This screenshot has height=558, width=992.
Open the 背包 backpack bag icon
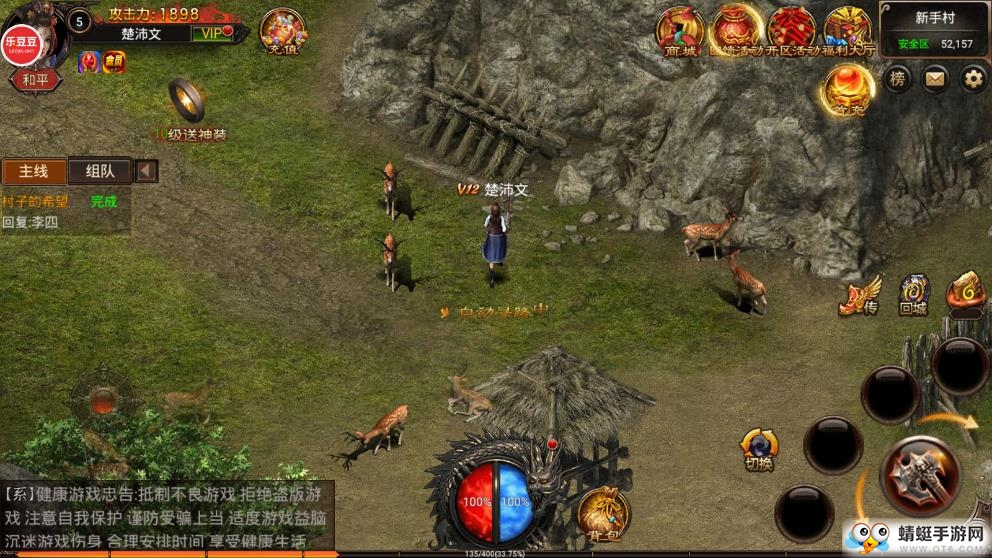603,511
